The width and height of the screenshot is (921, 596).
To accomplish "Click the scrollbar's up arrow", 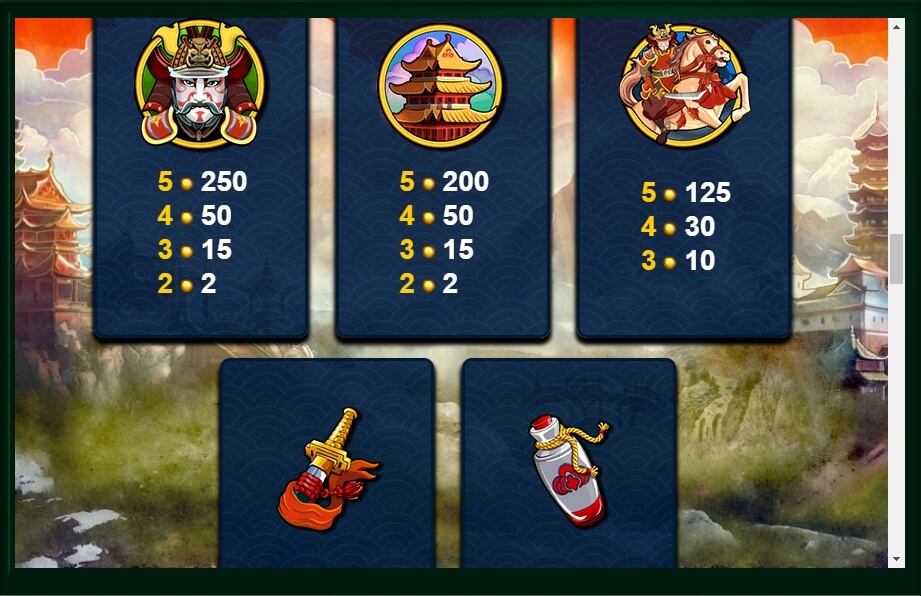I will pyautogui.click(x=896, y=26).
